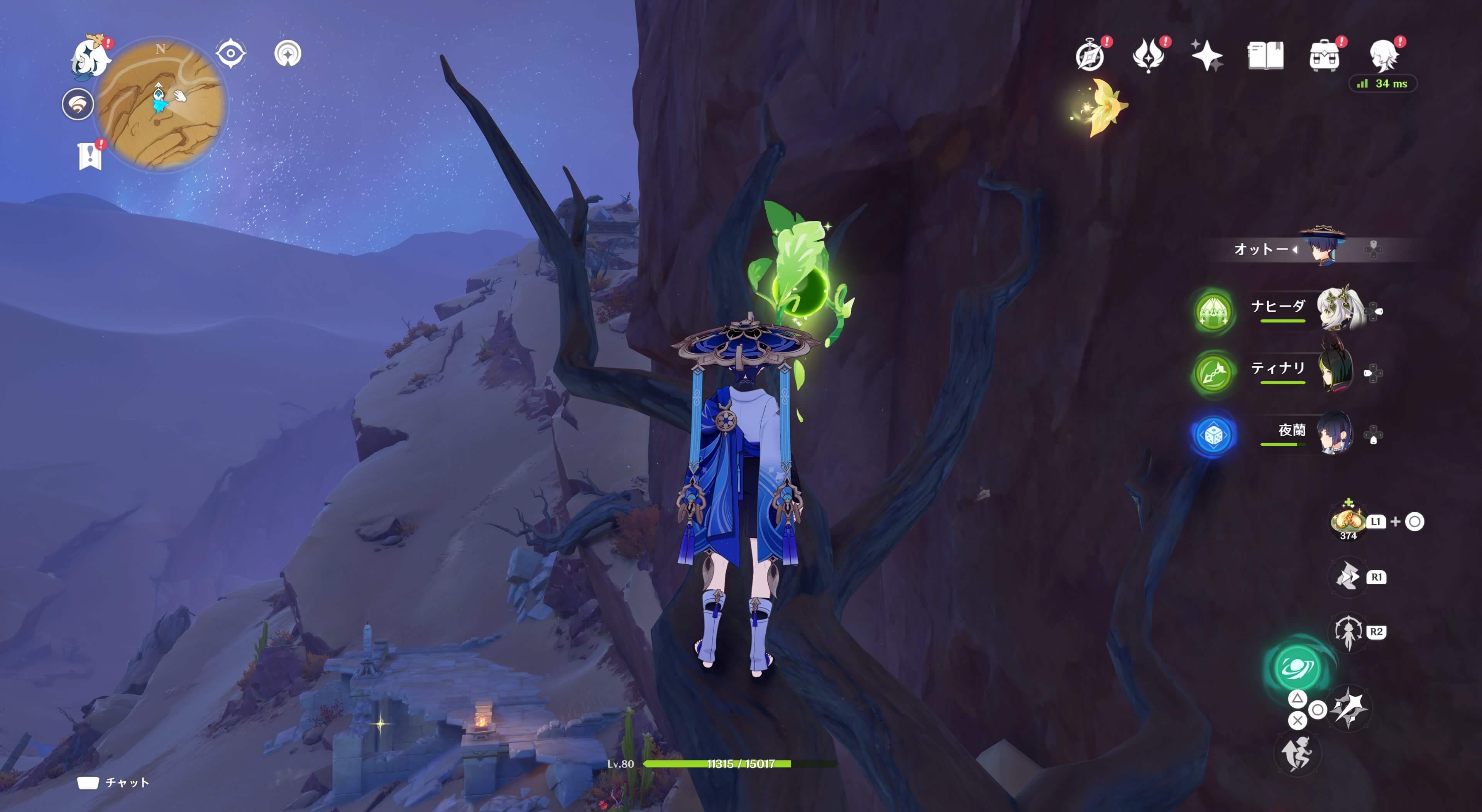The height and width of the screenshot is (812, 1482).
Task: Open the adventurer handbook book icon
Action: pyautogui.click(x=1265, y=56)
